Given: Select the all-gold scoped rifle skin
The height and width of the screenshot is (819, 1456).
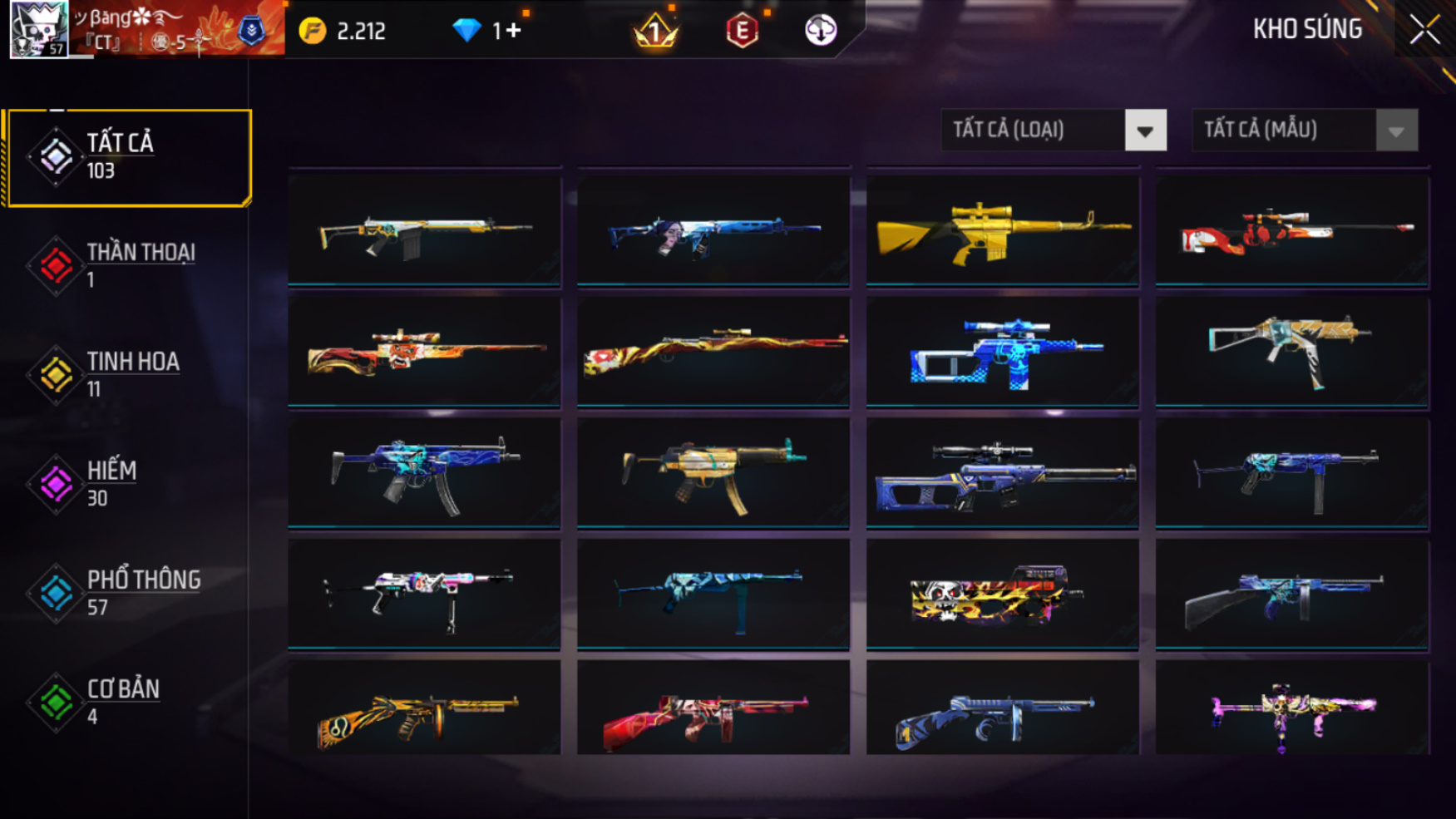Looking at the screenshot, I should point(1002,230).
